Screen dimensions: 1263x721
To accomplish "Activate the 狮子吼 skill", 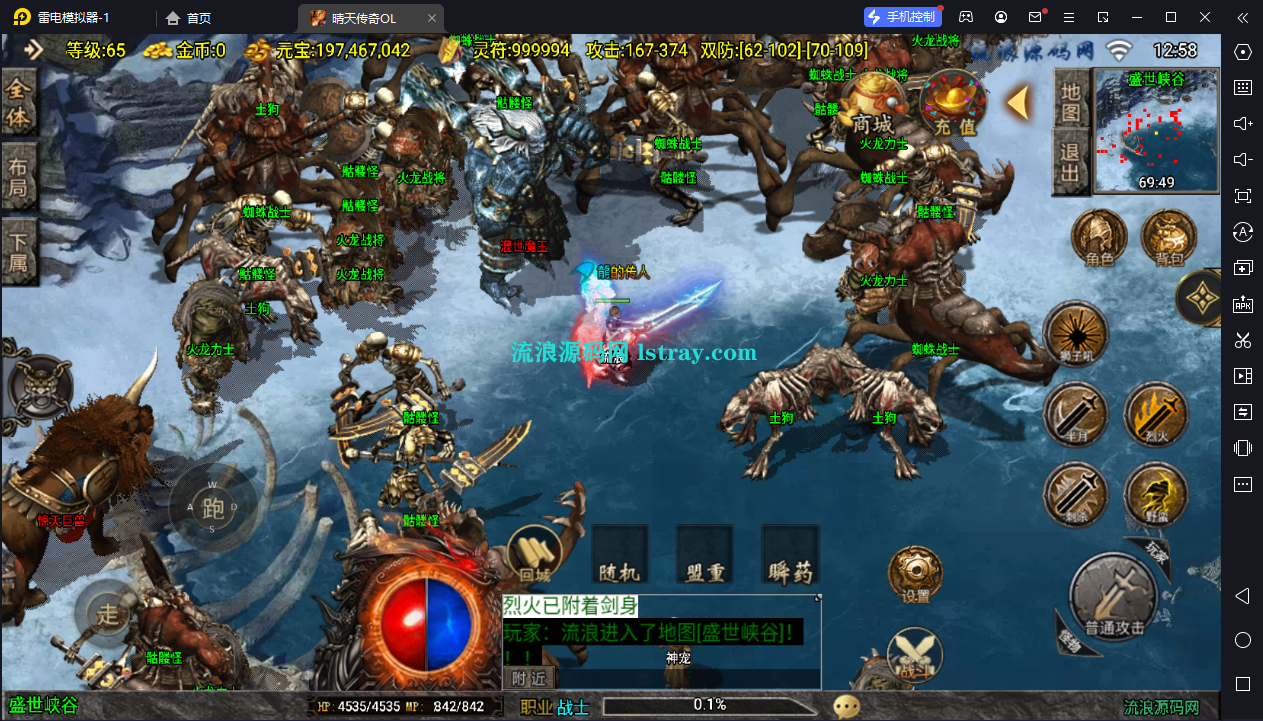I will point(1076,335).
